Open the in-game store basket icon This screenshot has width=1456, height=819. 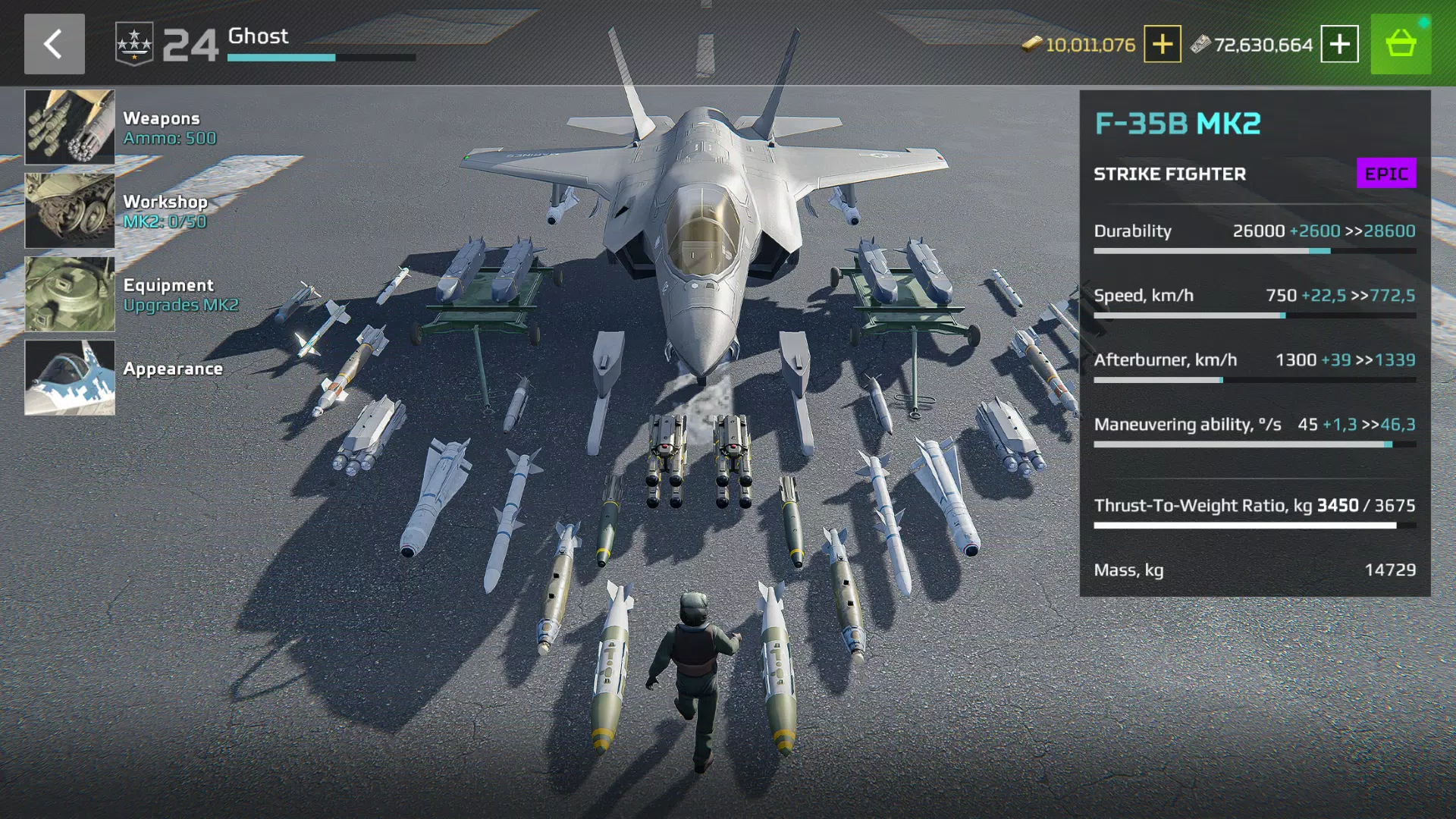pos(1401,43)
